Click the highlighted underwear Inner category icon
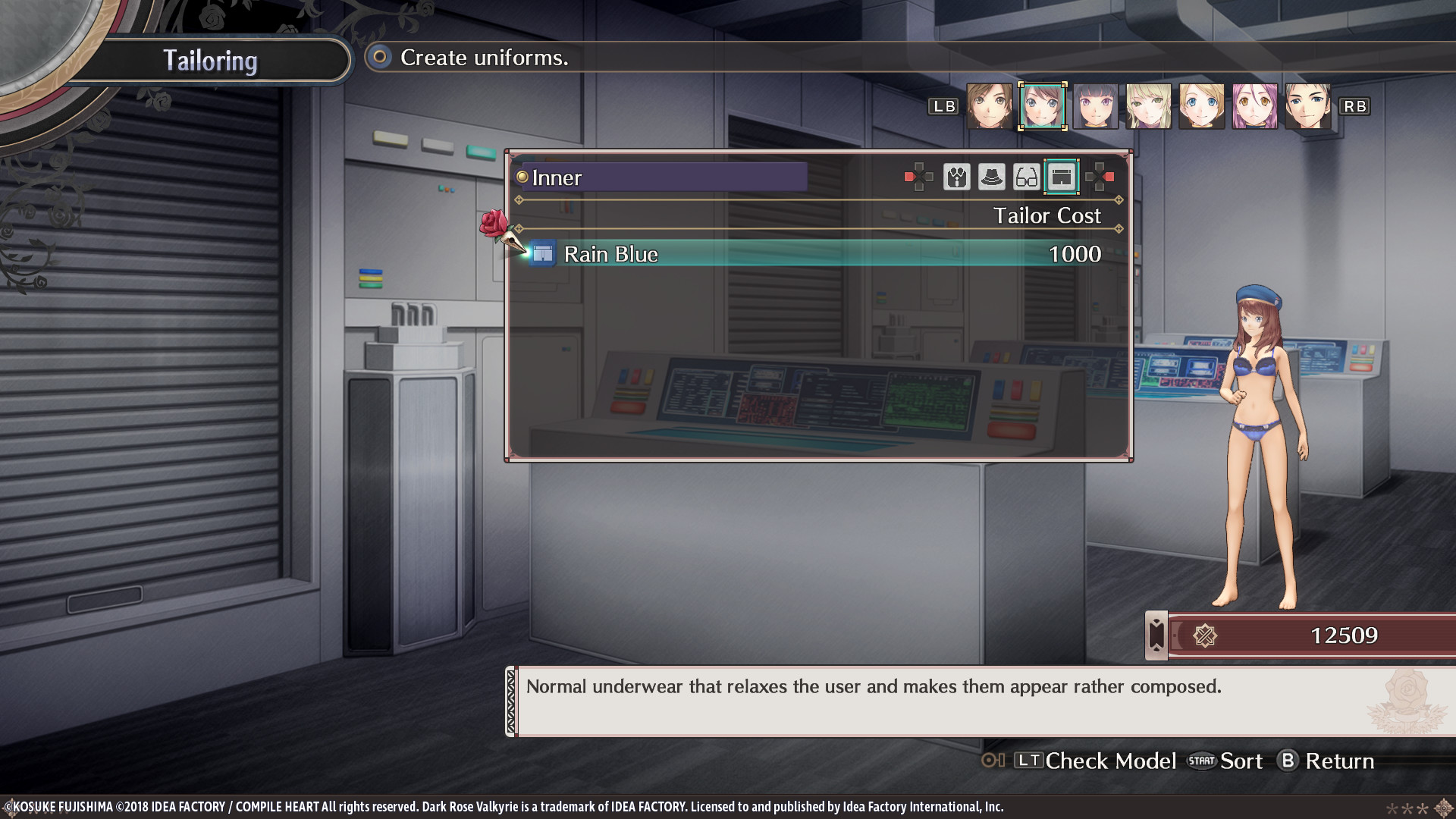The height and width of the screenshot is (819, 1456). [1062, 177]
